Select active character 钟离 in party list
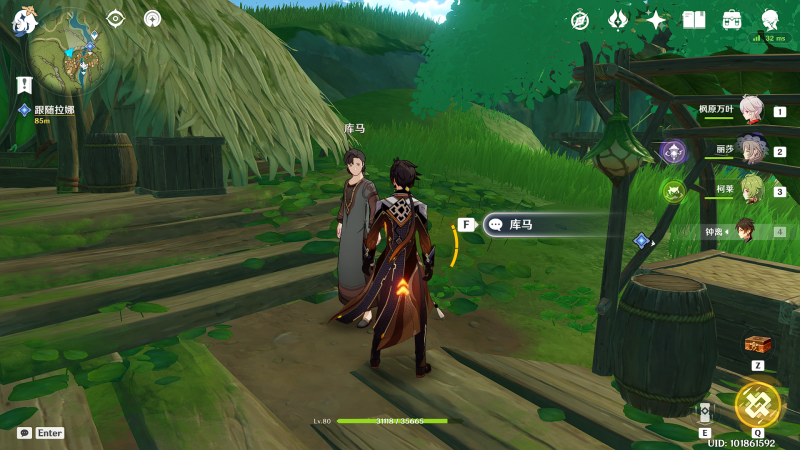 point(745,231)
